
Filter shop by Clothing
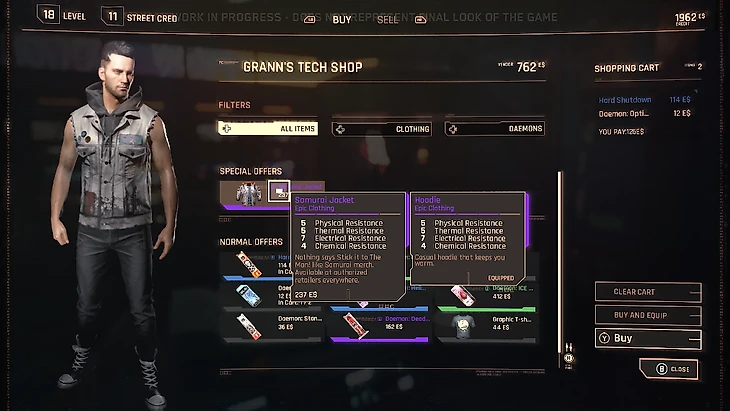pos(382,128)
